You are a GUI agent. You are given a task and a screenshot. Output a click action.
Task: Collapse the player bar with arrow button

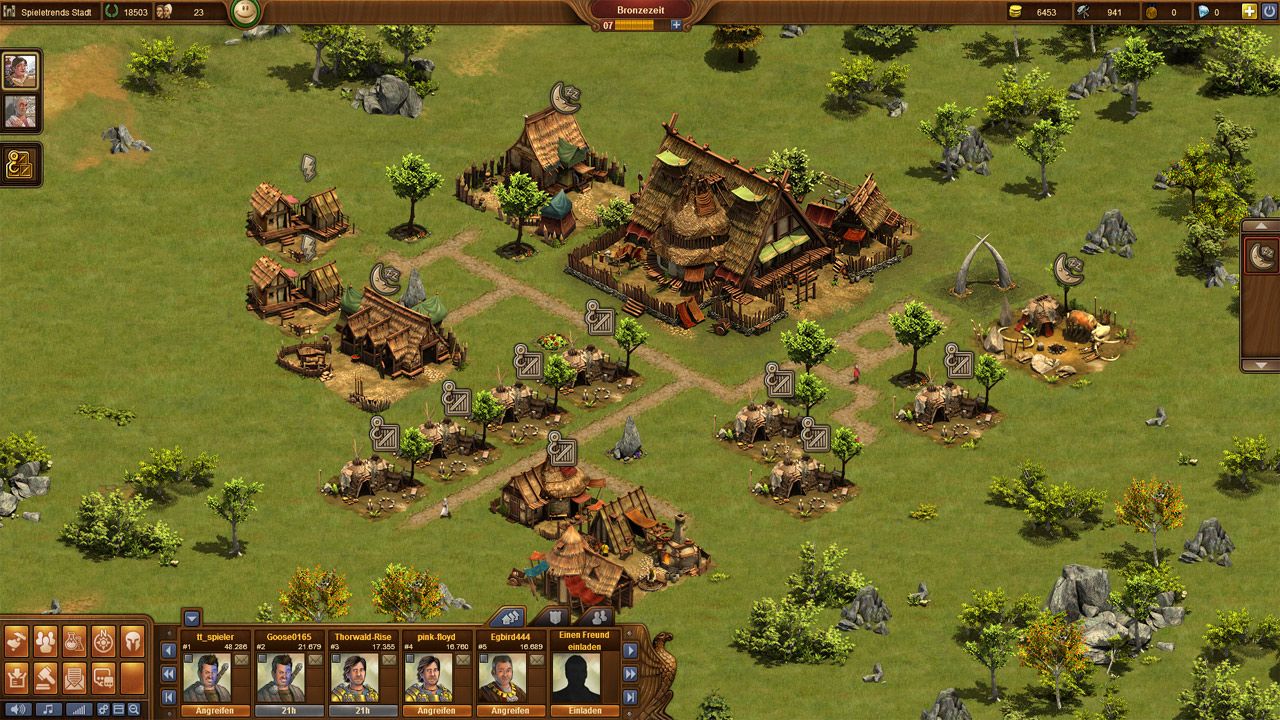(x=192, y=617)
